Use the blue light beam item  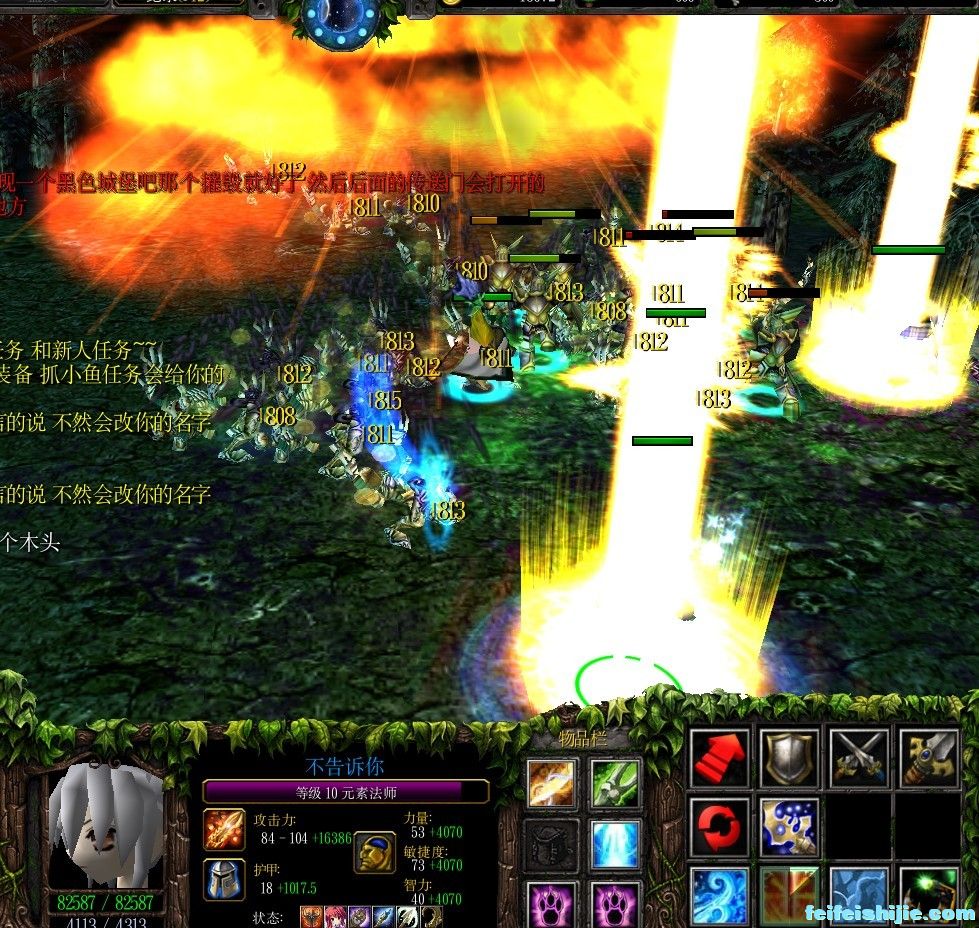pyautogui.click(x=615, y=845)
